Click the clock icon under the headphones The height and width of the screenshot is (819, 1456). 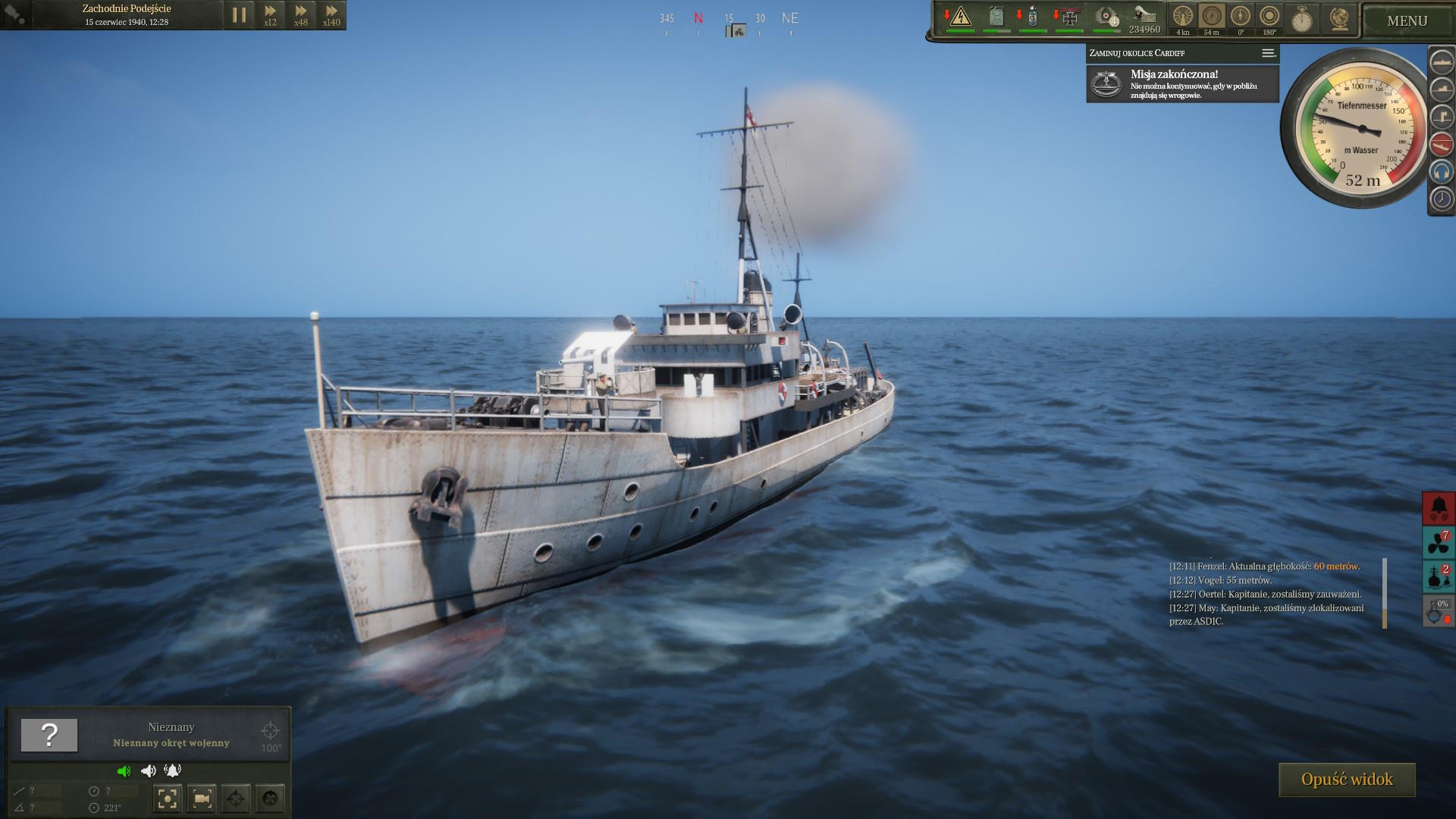click(x=1441, y=199)
